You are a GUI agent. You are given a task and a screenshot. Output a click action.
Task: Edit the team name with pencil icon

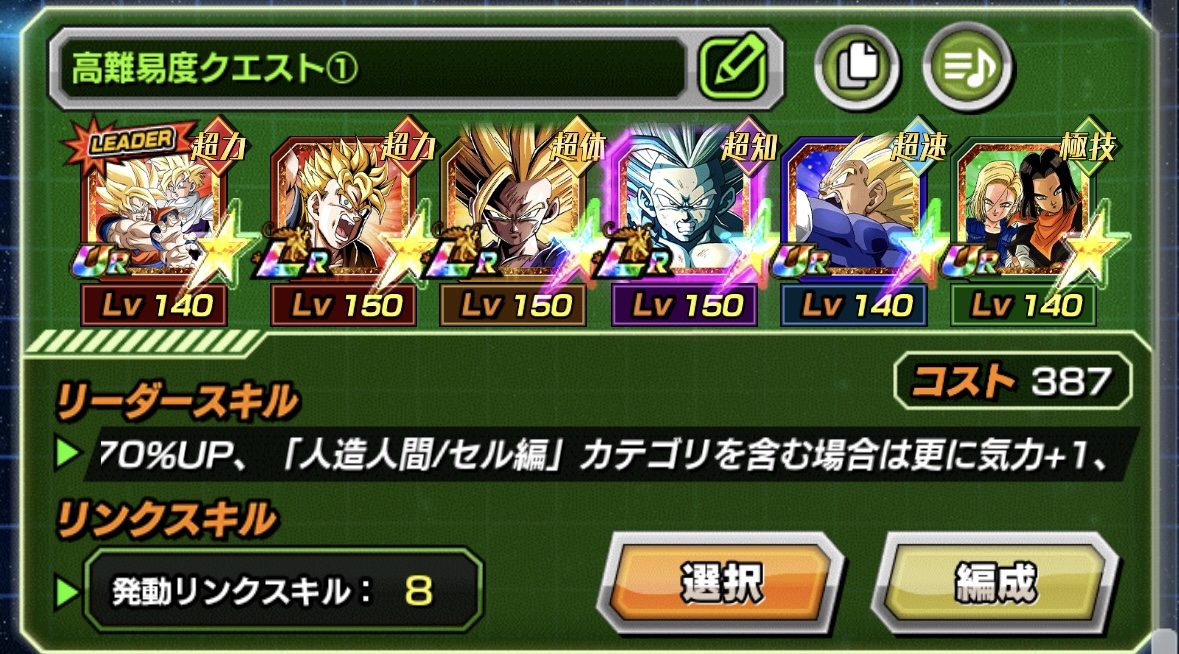pos(733,68)
